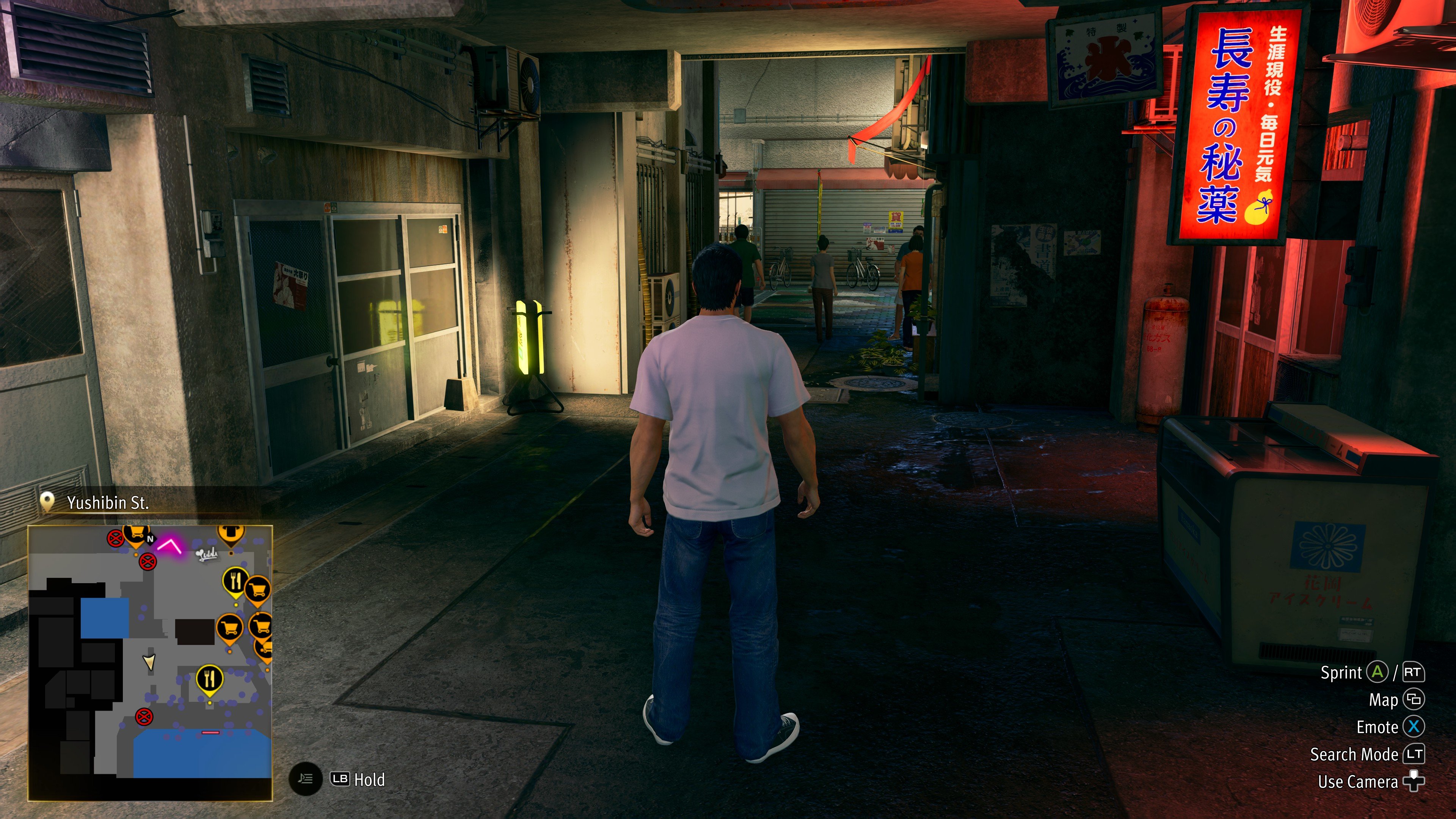Click the glowing pink destination marker
This screenshot has height=819, width=1456.
point(168,546)
